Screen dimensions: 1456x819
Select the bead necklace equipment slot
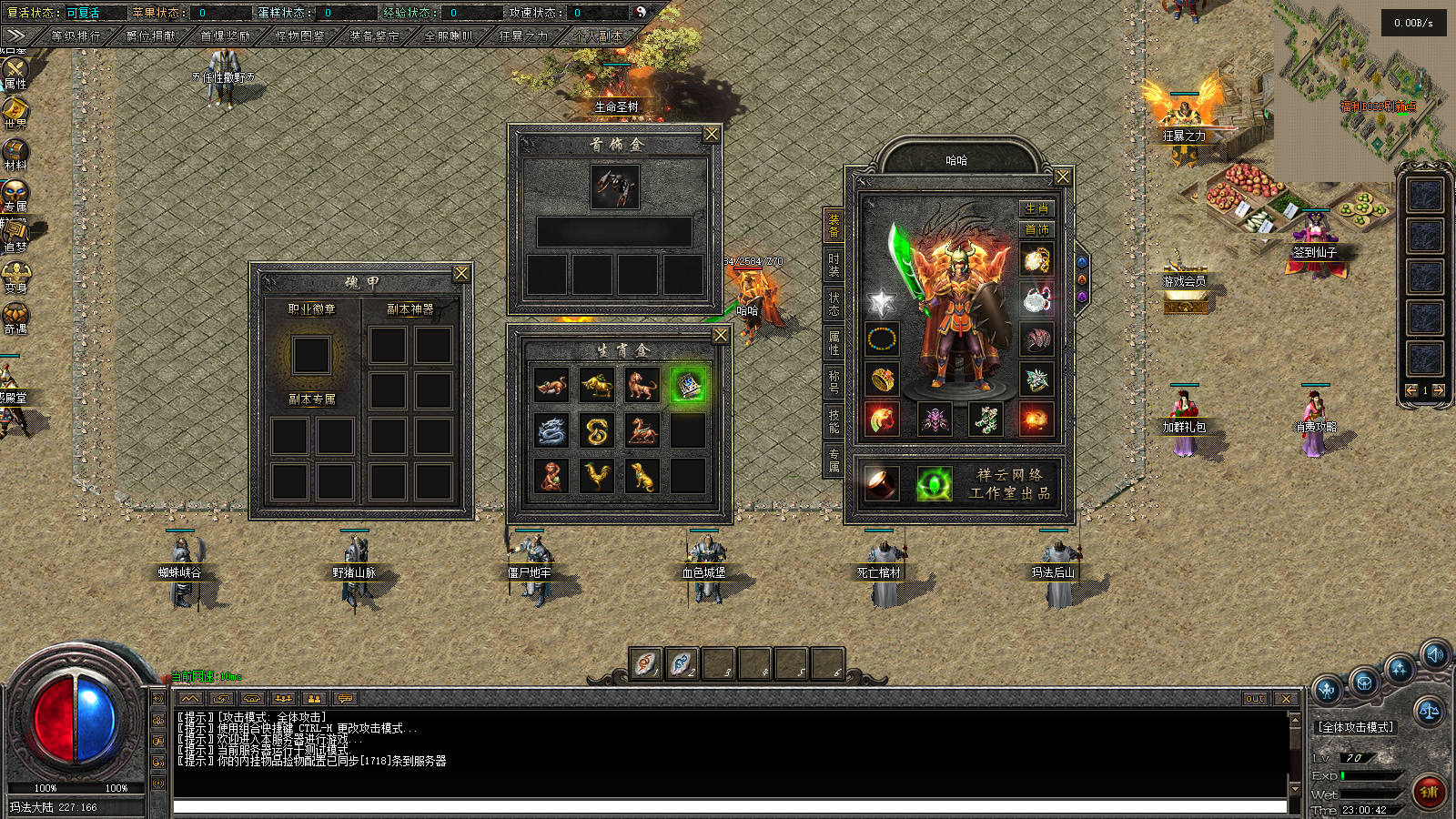point(881,339)
